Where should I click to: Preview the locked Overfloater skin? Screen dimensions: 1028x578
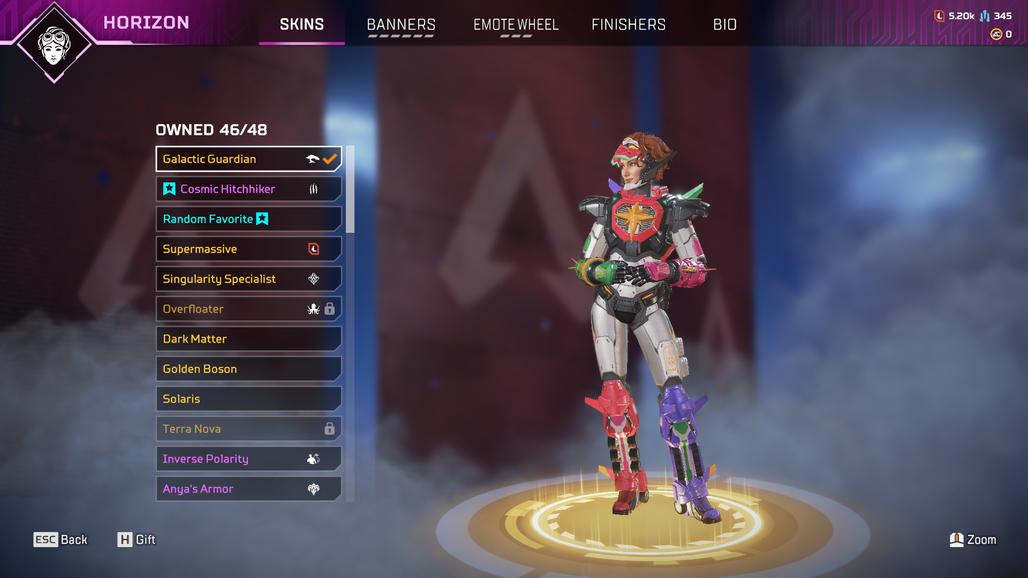pos(248,309)
